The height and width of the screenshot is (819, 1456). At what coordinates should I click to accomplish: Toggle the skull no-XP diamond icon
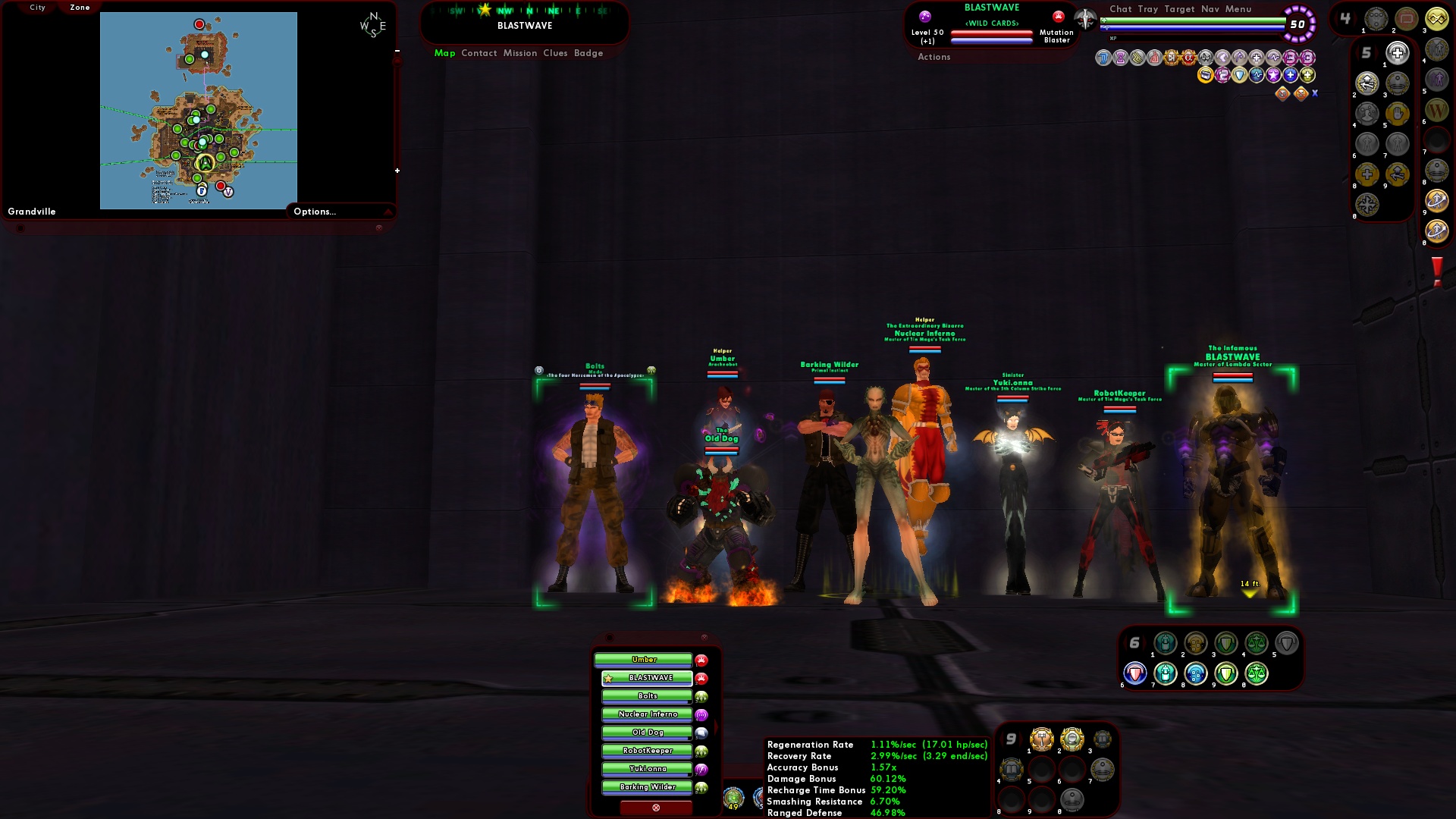[1300, 94]
